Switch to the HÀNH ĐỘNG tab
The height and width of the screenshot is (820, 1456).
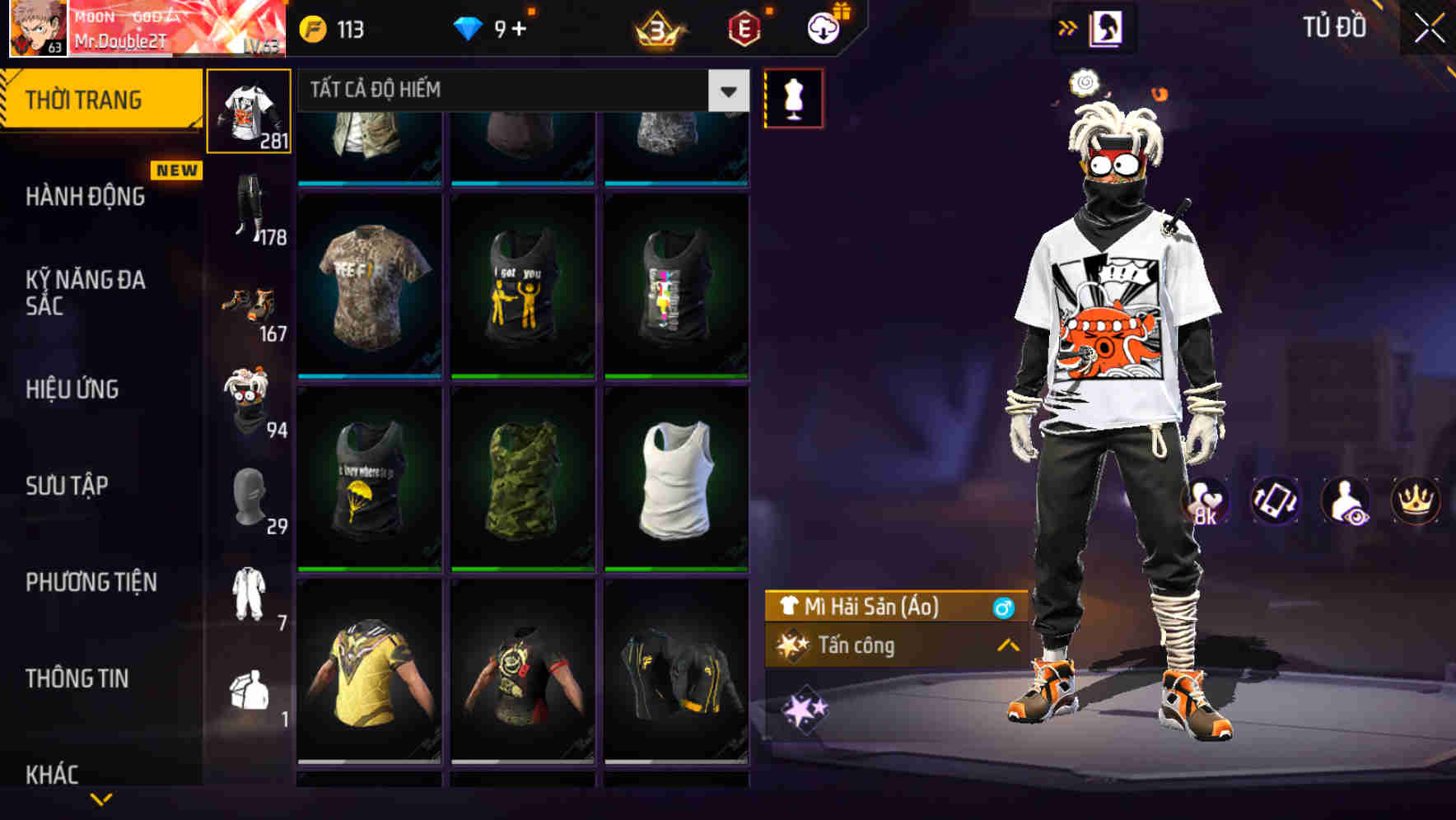pos(86,197)
